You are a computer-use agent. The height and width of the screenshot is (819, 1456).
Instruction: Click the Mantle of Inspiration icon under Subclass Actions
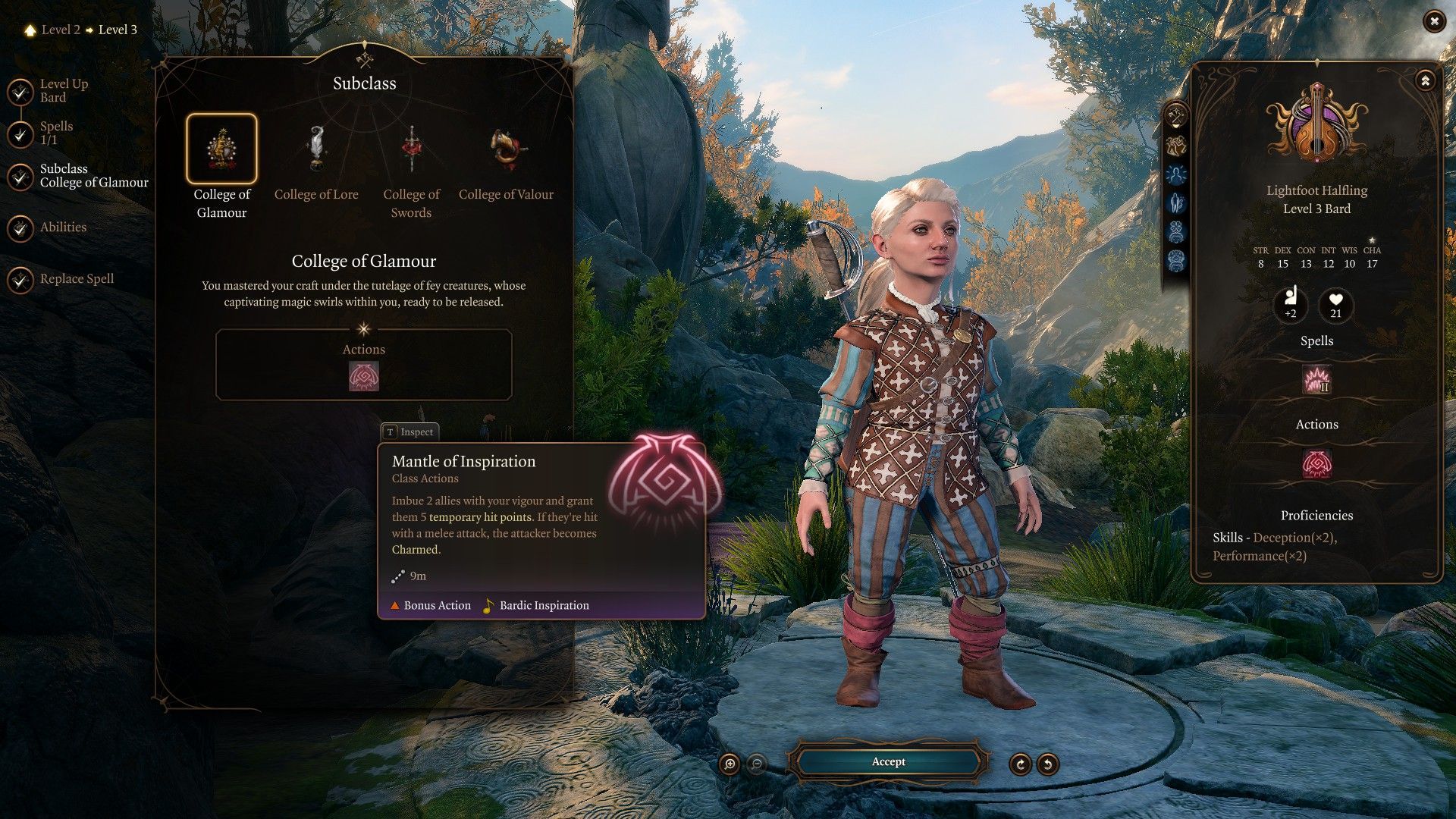(x=363, y=376)
